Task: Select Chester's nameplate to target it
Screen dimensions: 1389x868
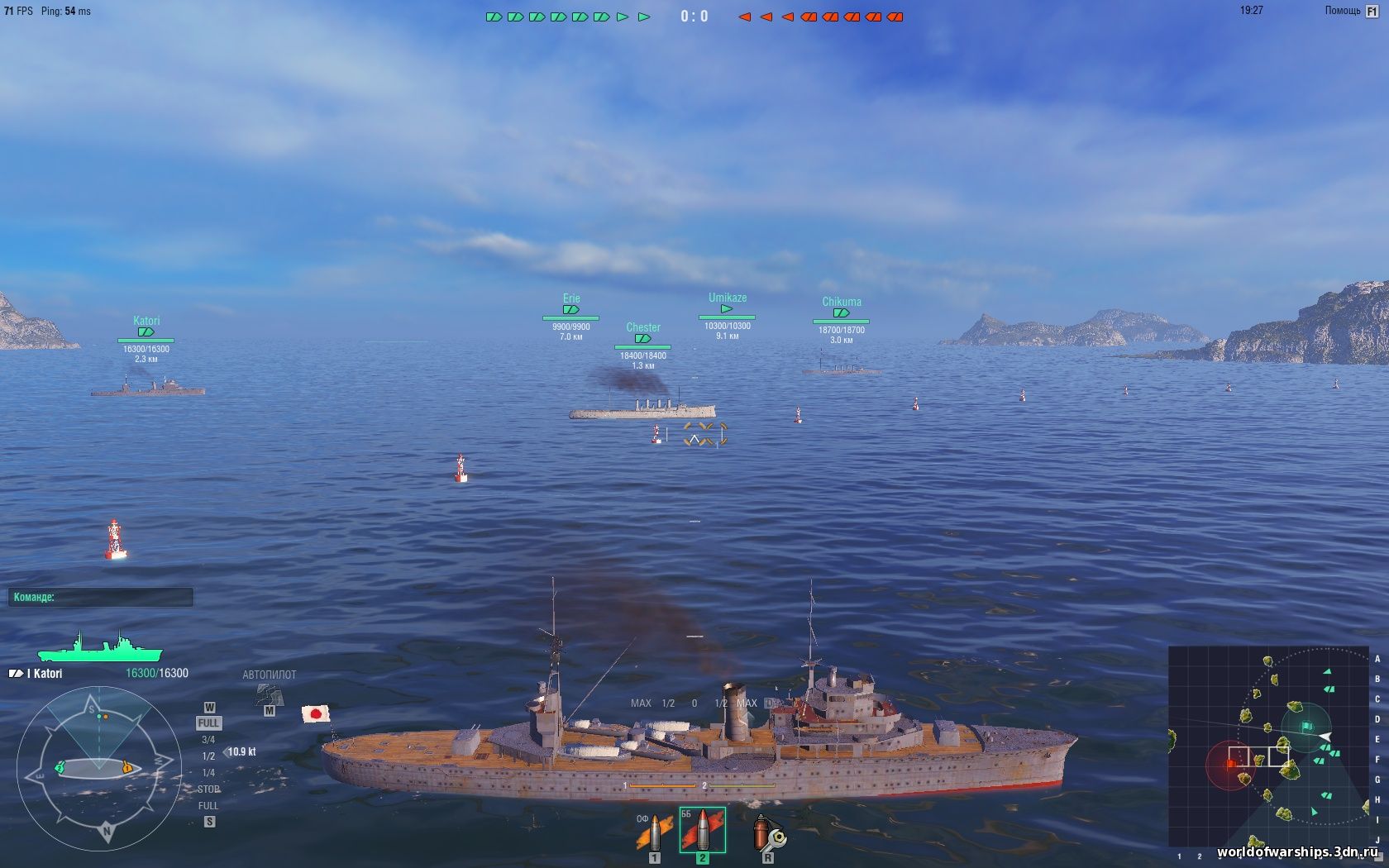Action: [x=644, y=327]
